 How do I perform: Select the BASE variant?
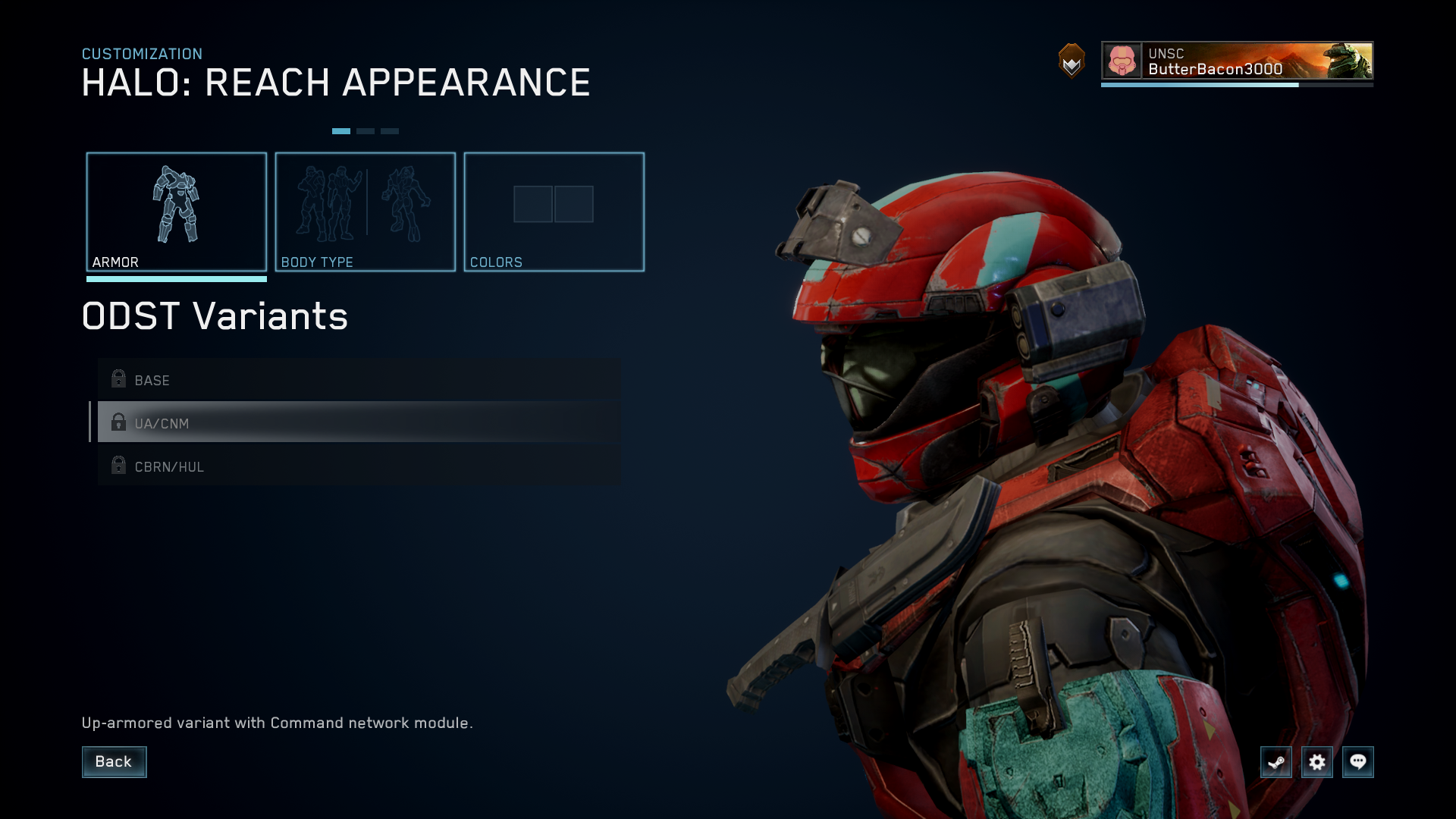[x=303, y=380]
